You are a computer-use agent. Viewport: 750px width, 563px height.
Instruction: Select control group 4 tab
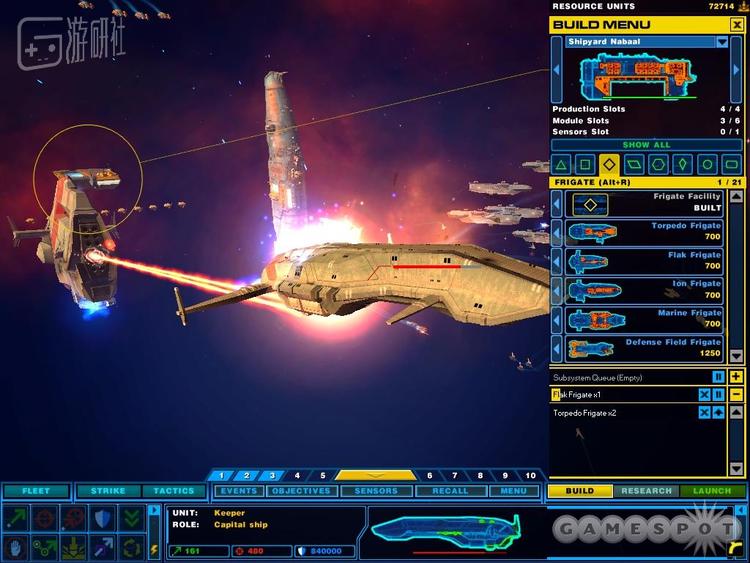[297, 476]
